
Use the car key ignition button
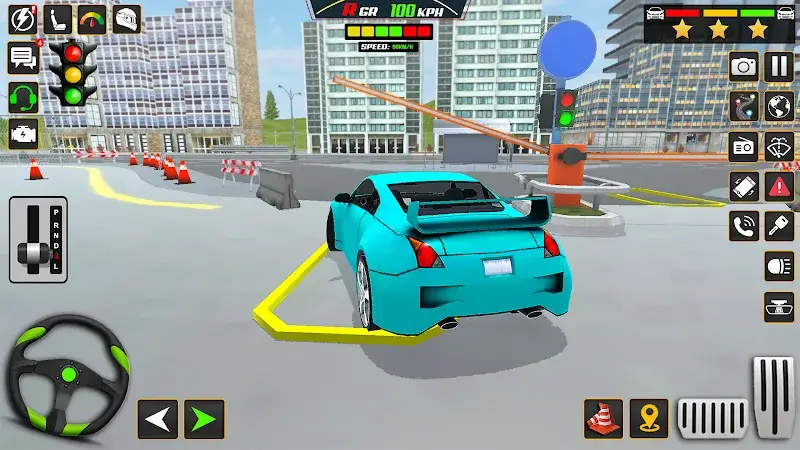point(779,225)
